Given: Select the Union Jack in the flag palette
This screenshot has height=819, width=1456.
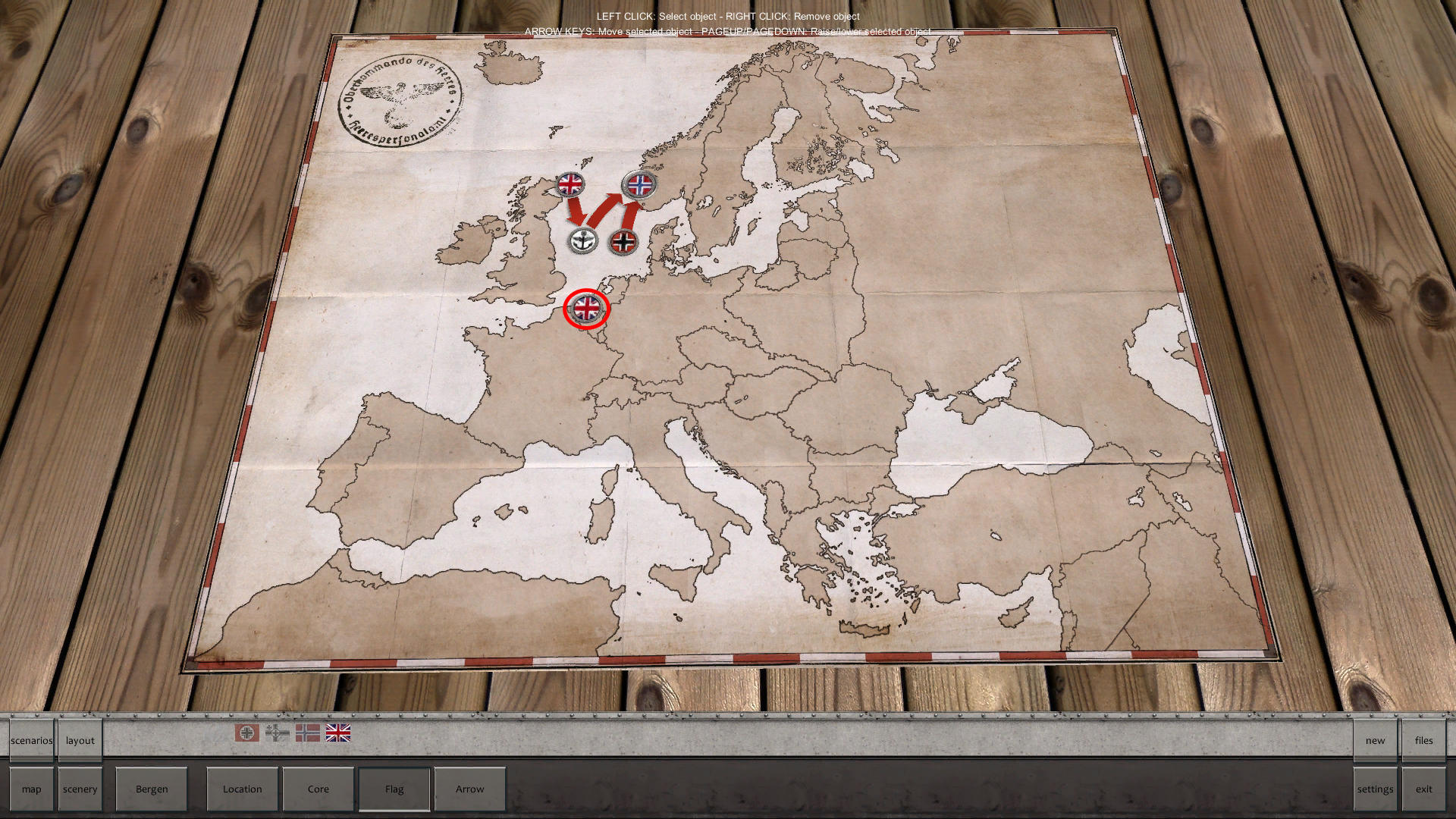Looking at the screenshot, I should pos(337,733).
